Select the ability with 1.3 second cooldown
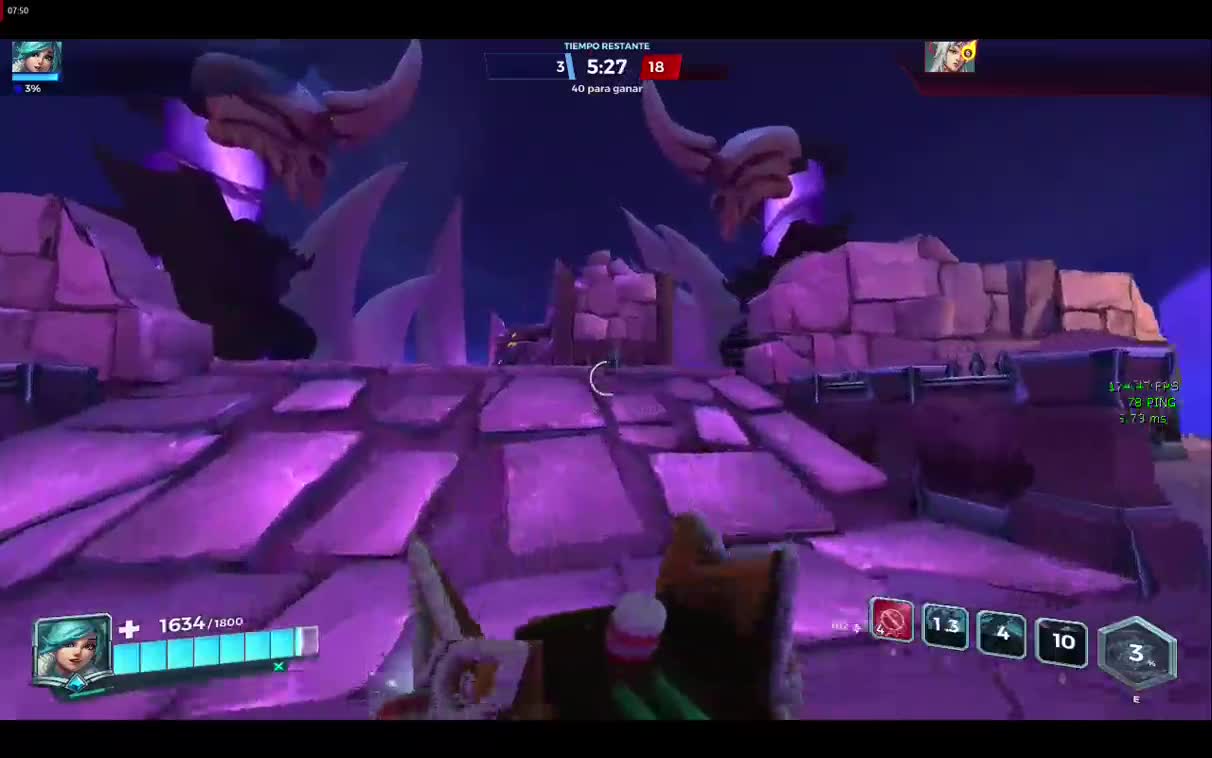This screenshot has width=1212, height=758. 945,627
